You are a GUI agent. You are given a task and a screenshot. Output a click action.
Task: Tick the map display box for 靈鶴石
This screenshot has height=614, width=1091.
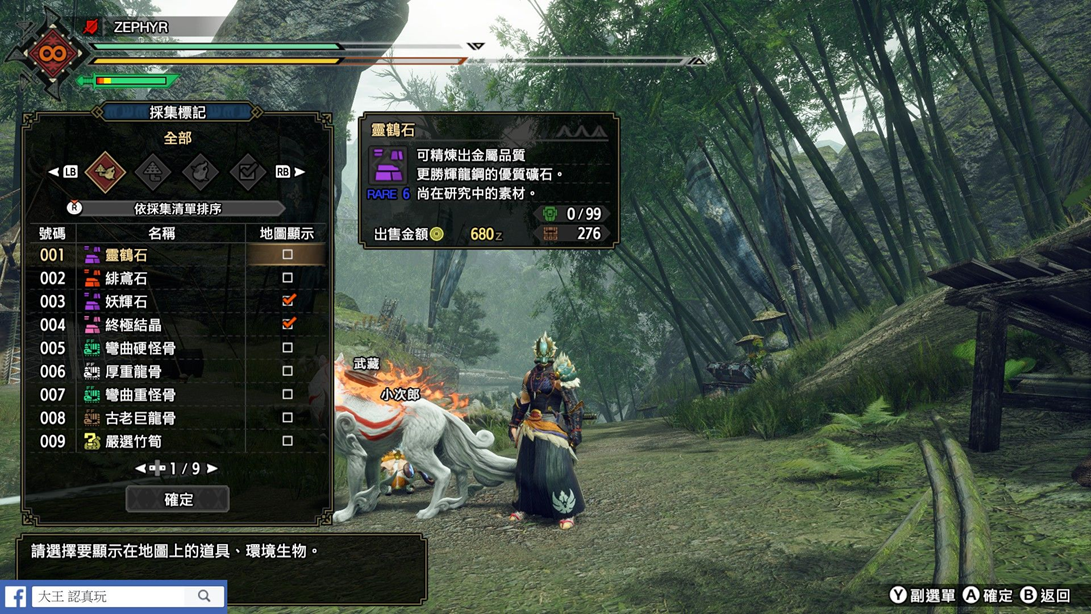(x=288, y=255)
